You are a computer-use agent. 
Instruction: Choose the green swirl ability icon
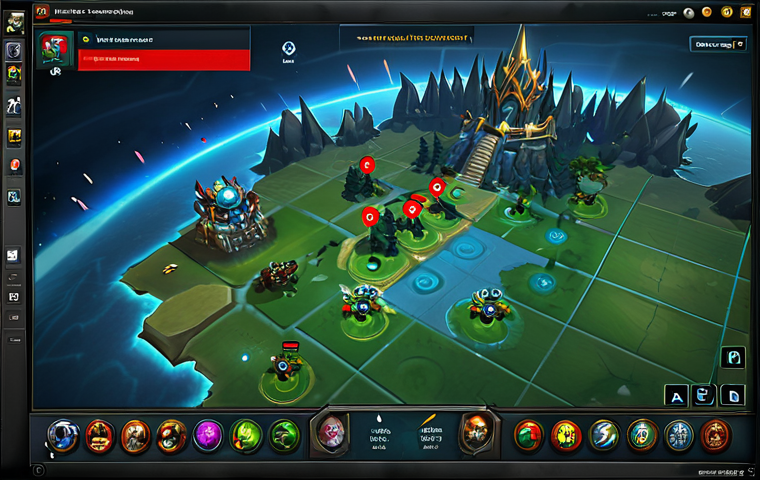[284, 436]
